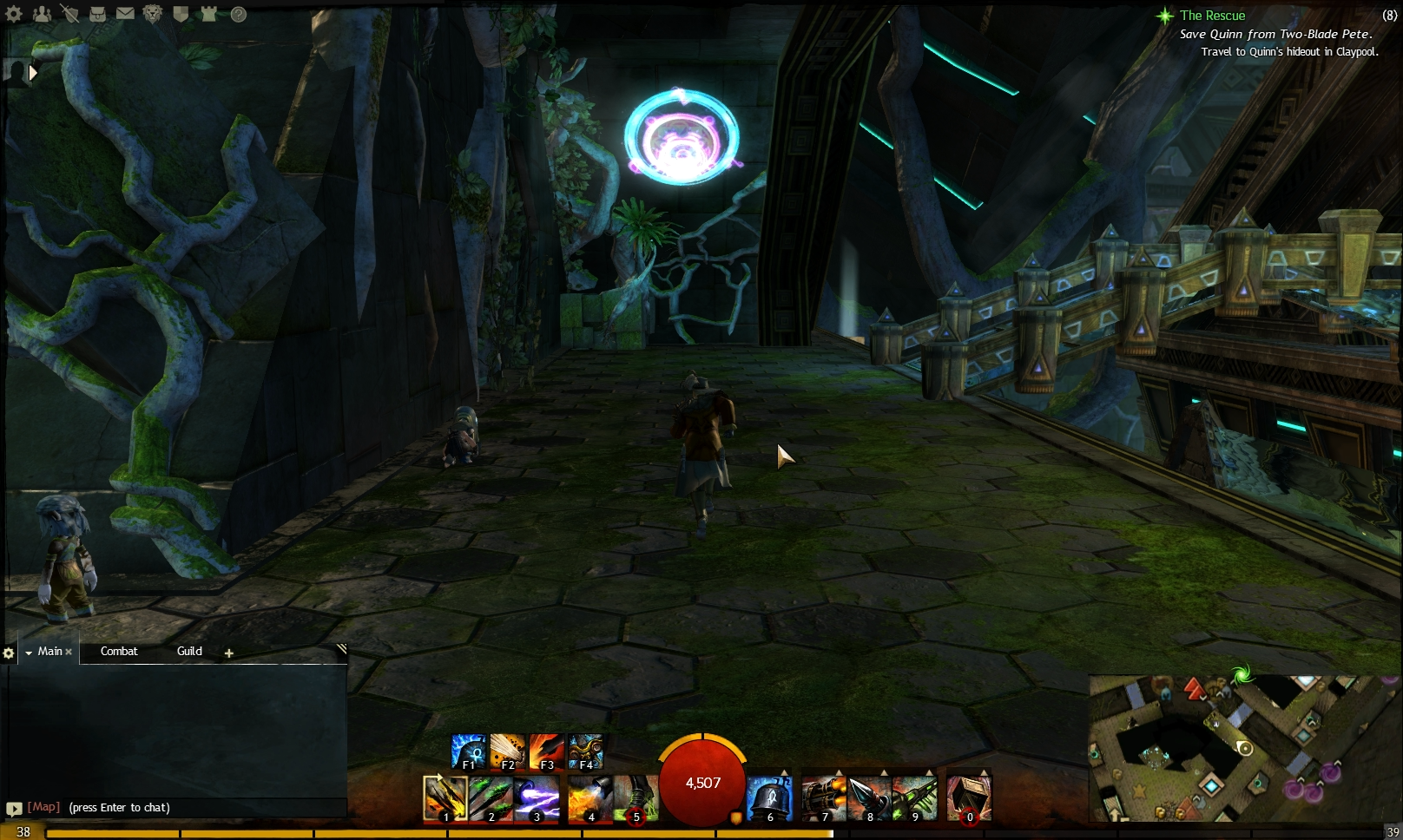This screenshot has width=1403, height=840.
Task: Open the Black Lion Trading Company lion icon
Action: 153,13
